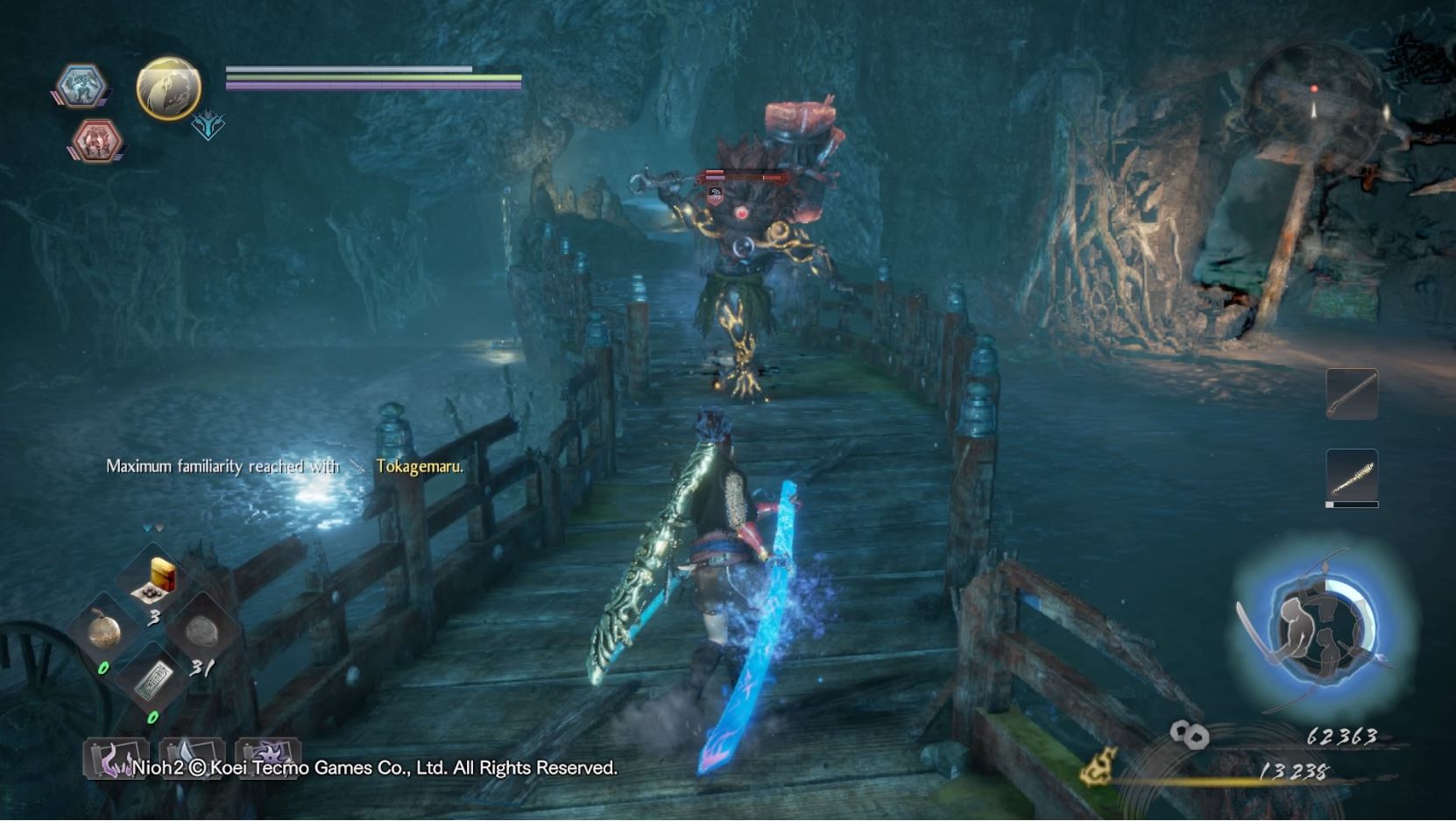
Task: Click the stone item showing 31
Action: tap(203, 629)
